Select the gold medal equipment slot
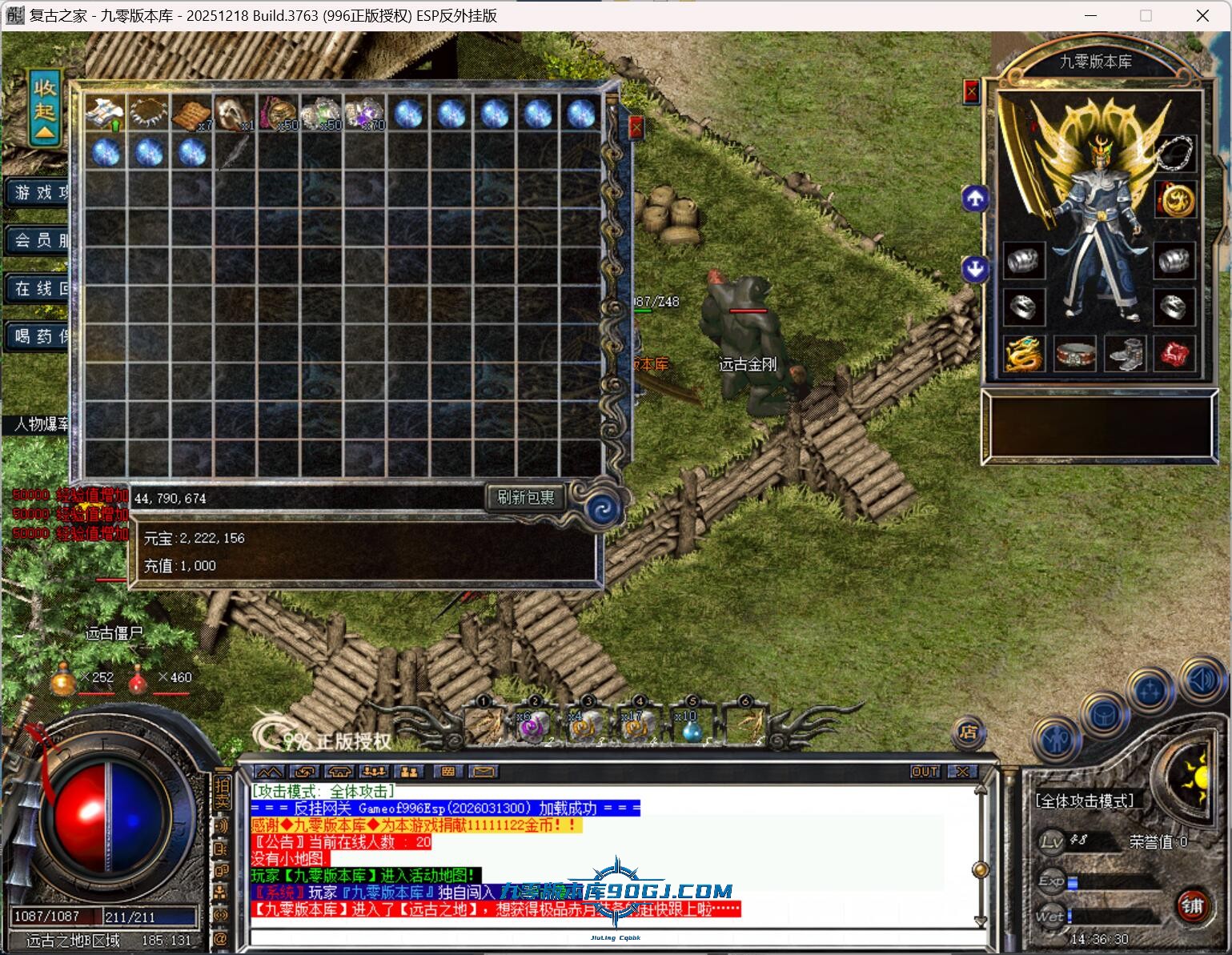 pyautogui.click(x=1174, y=199)
